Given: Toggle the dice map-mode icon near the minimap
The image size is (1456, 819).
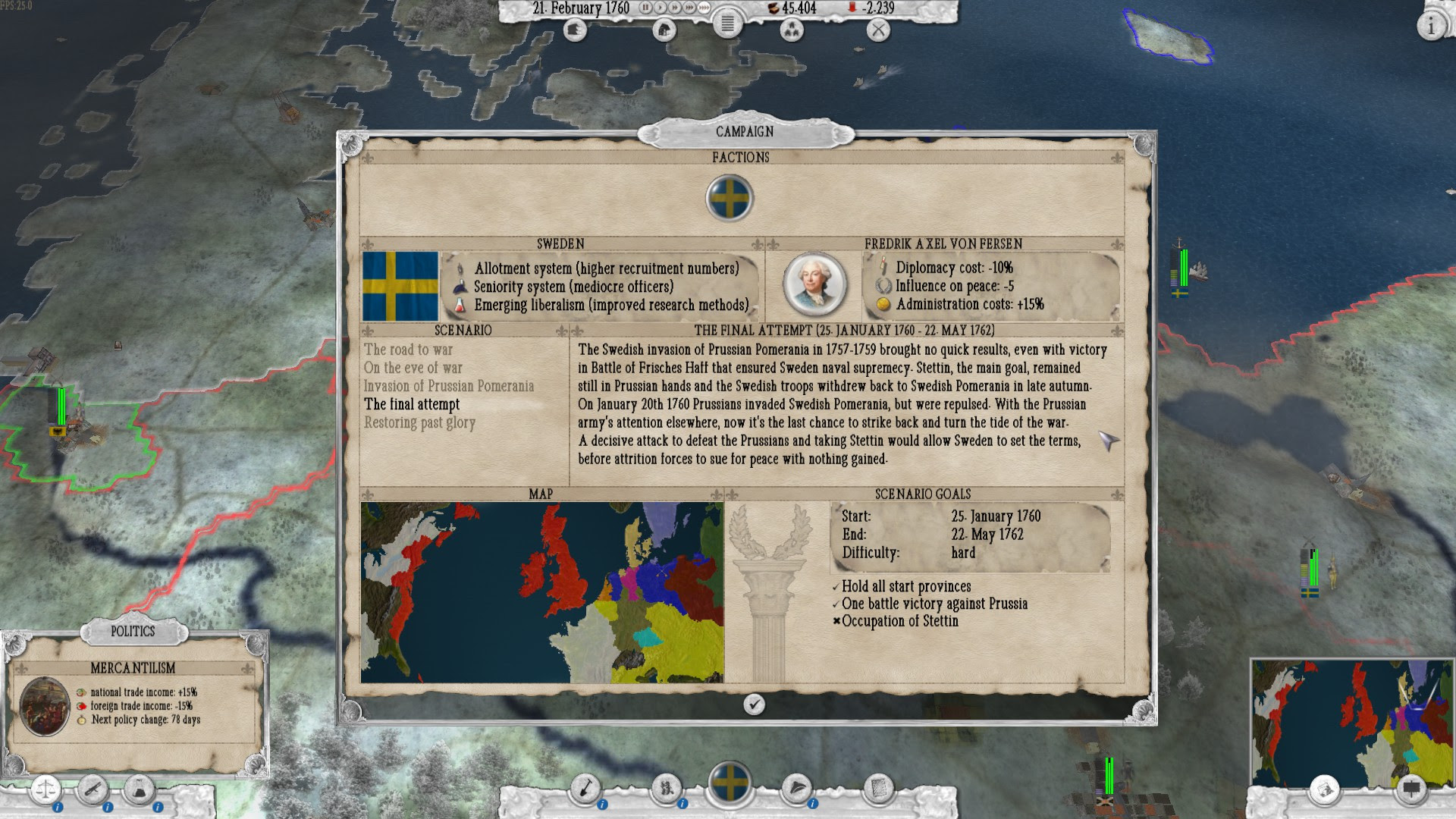Looking at the screenshot, I should point(1324,790).
